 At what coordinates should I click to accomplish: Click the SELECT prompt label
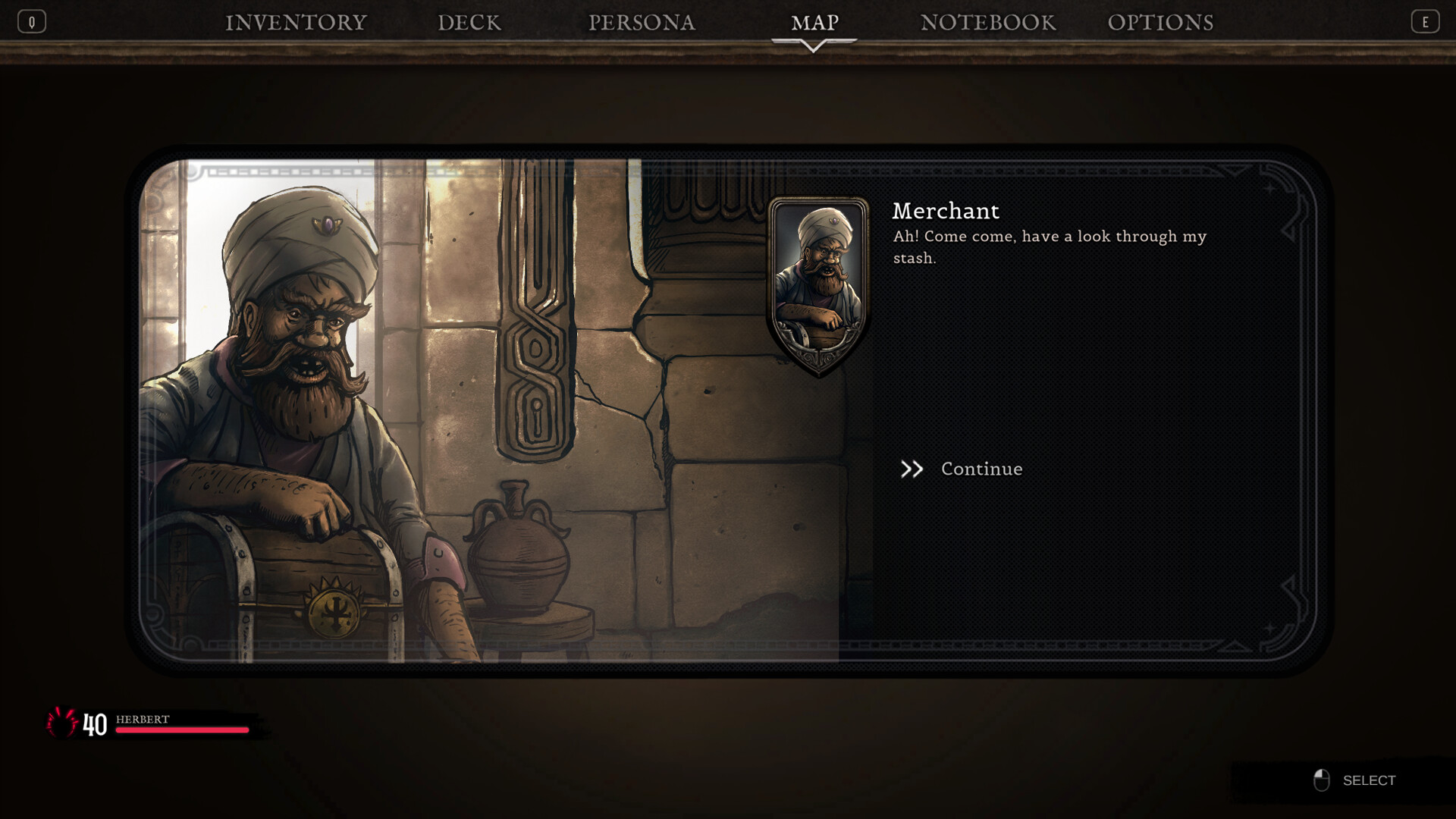tap(1370, 780)
